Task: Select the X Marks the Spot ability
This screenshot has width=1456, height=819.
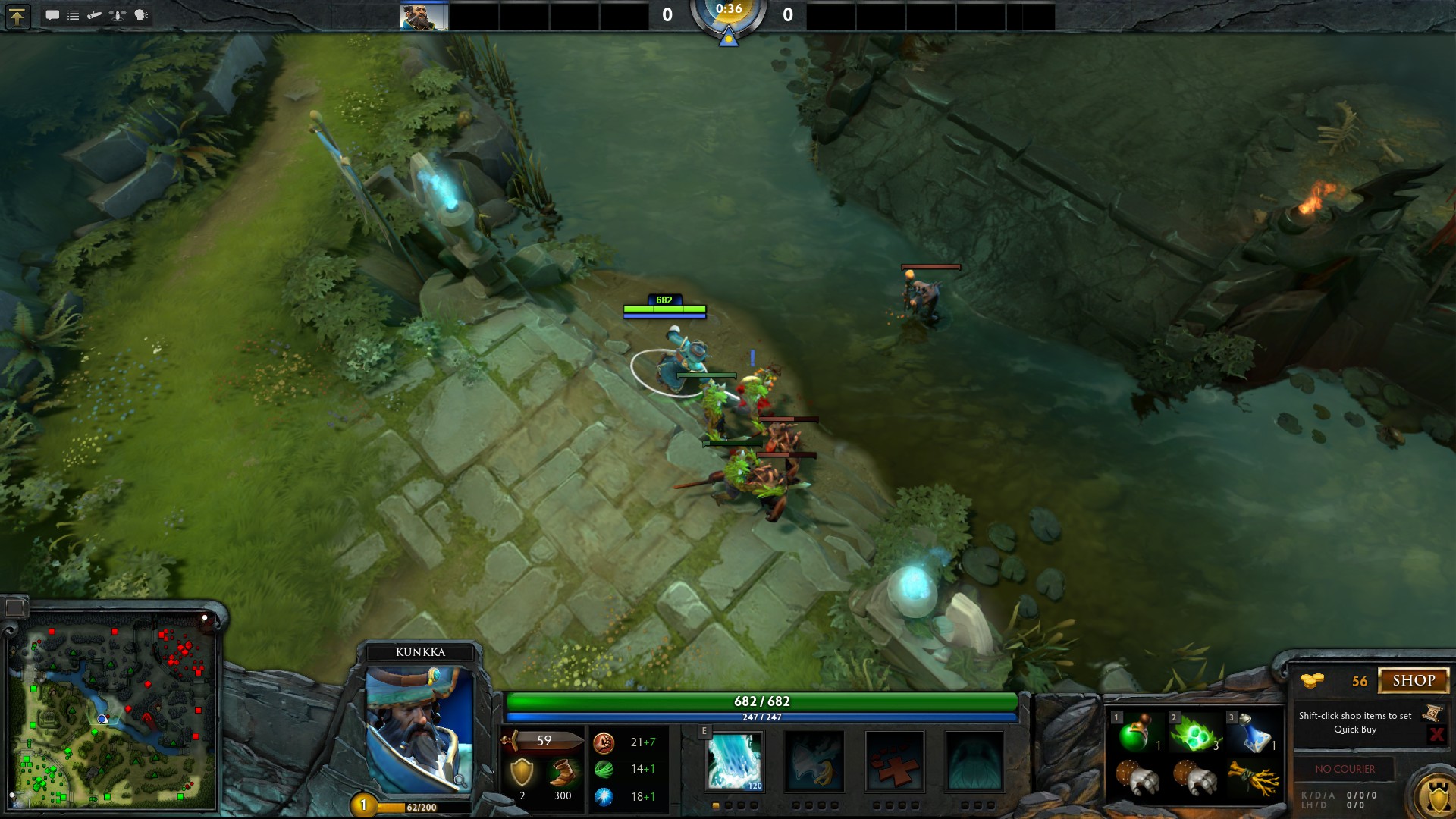Action: point(895,761)
